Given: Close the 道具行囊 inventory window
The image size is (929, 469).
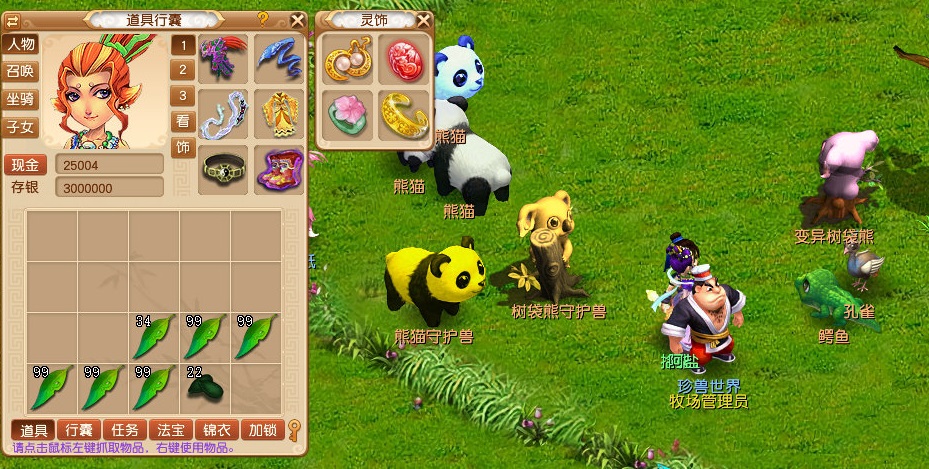Looking at the screenshot, I should [x=297, y=19].
